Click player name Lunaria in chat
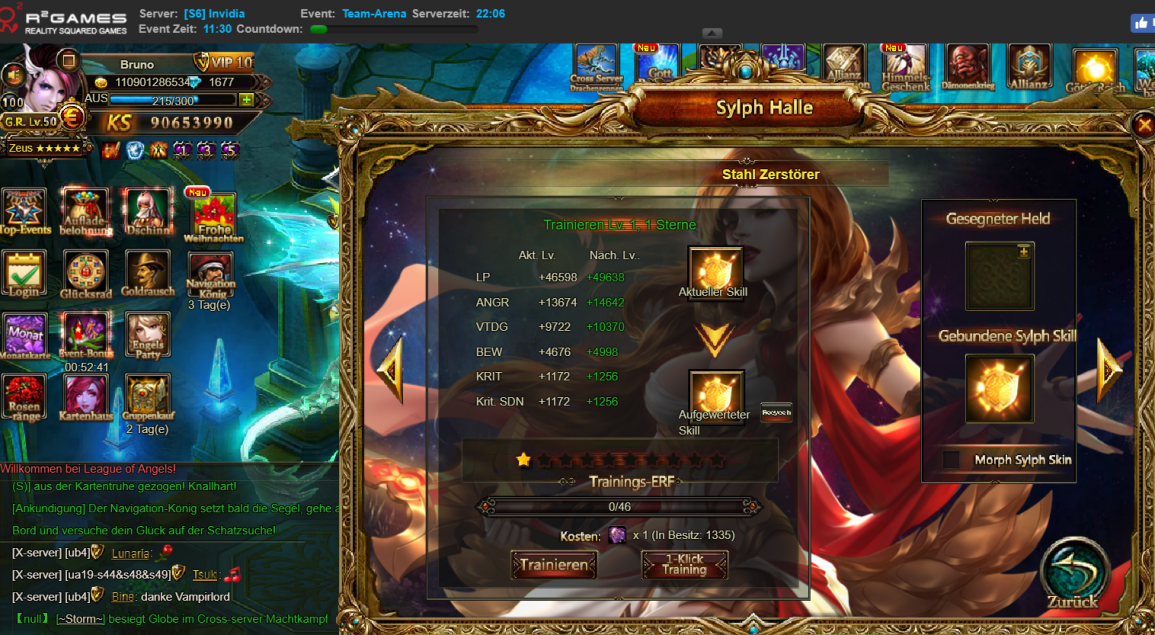Viewport: 1155px width, 635px height. (130, 553)
